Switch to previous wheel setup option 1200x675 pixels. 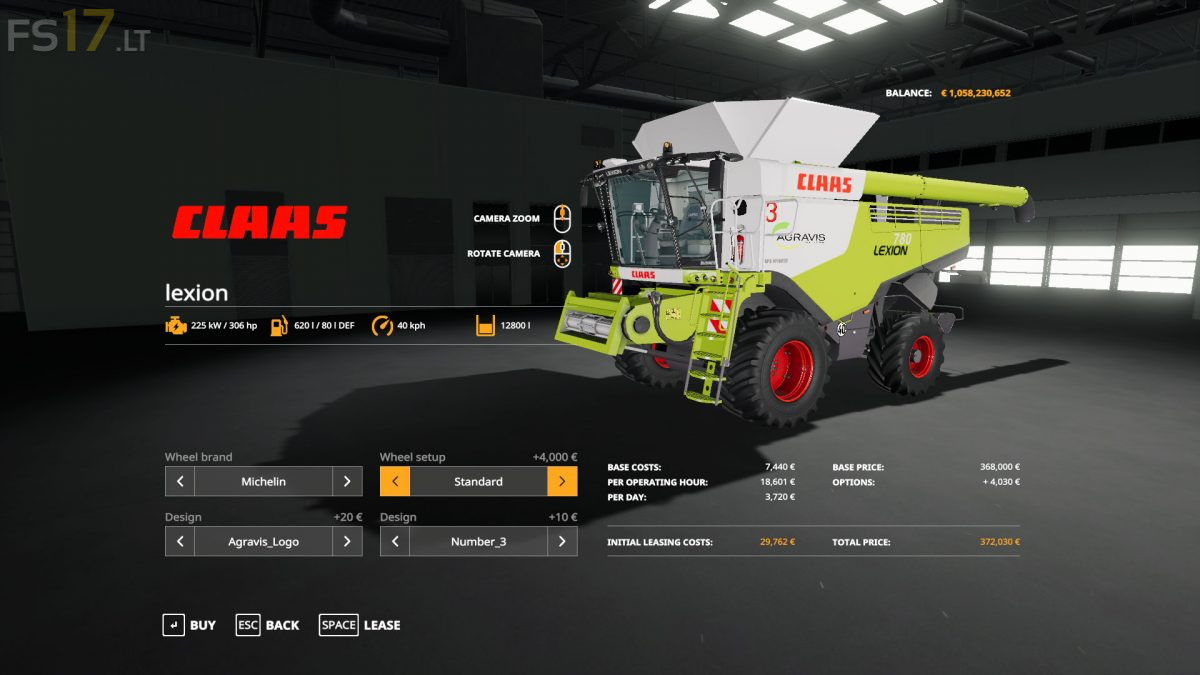395,481
